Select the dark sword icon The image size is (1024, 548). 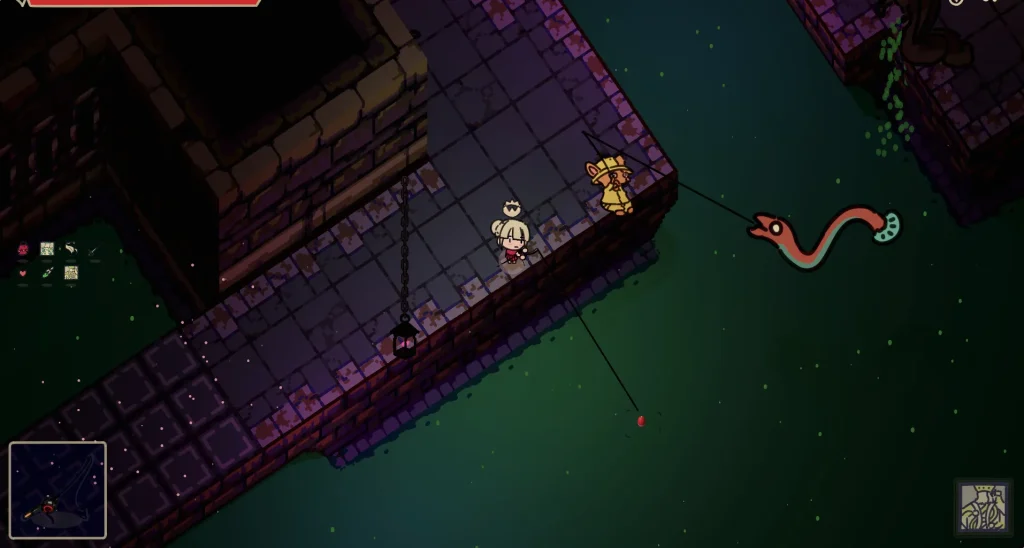(94, 249)
